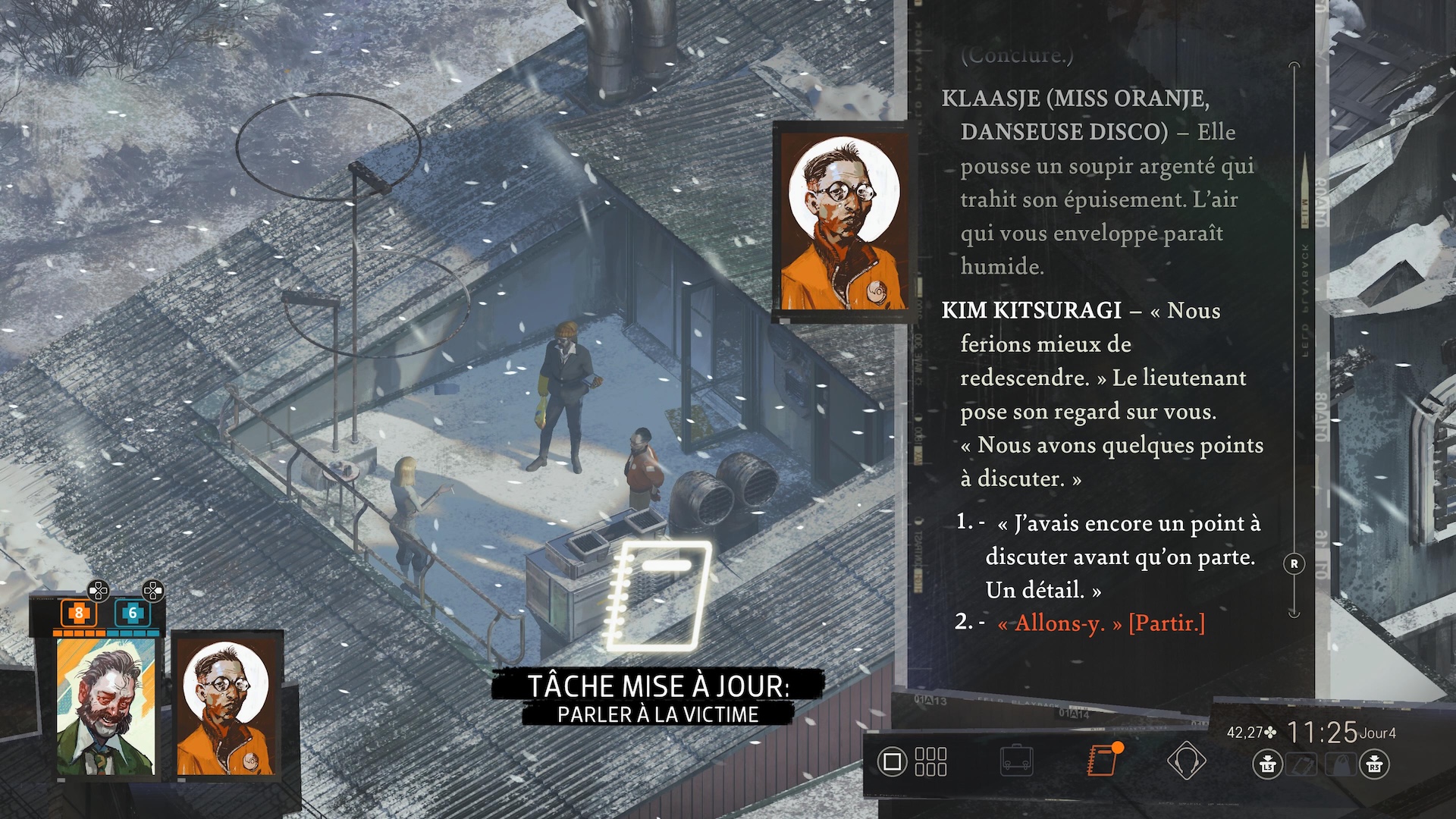Image resolution: width=1456 pixels, height=819 pixels.
Task: Click Kim Kitsuragi's portrait beside the protagonist
Action: click(x=227, y=707)
